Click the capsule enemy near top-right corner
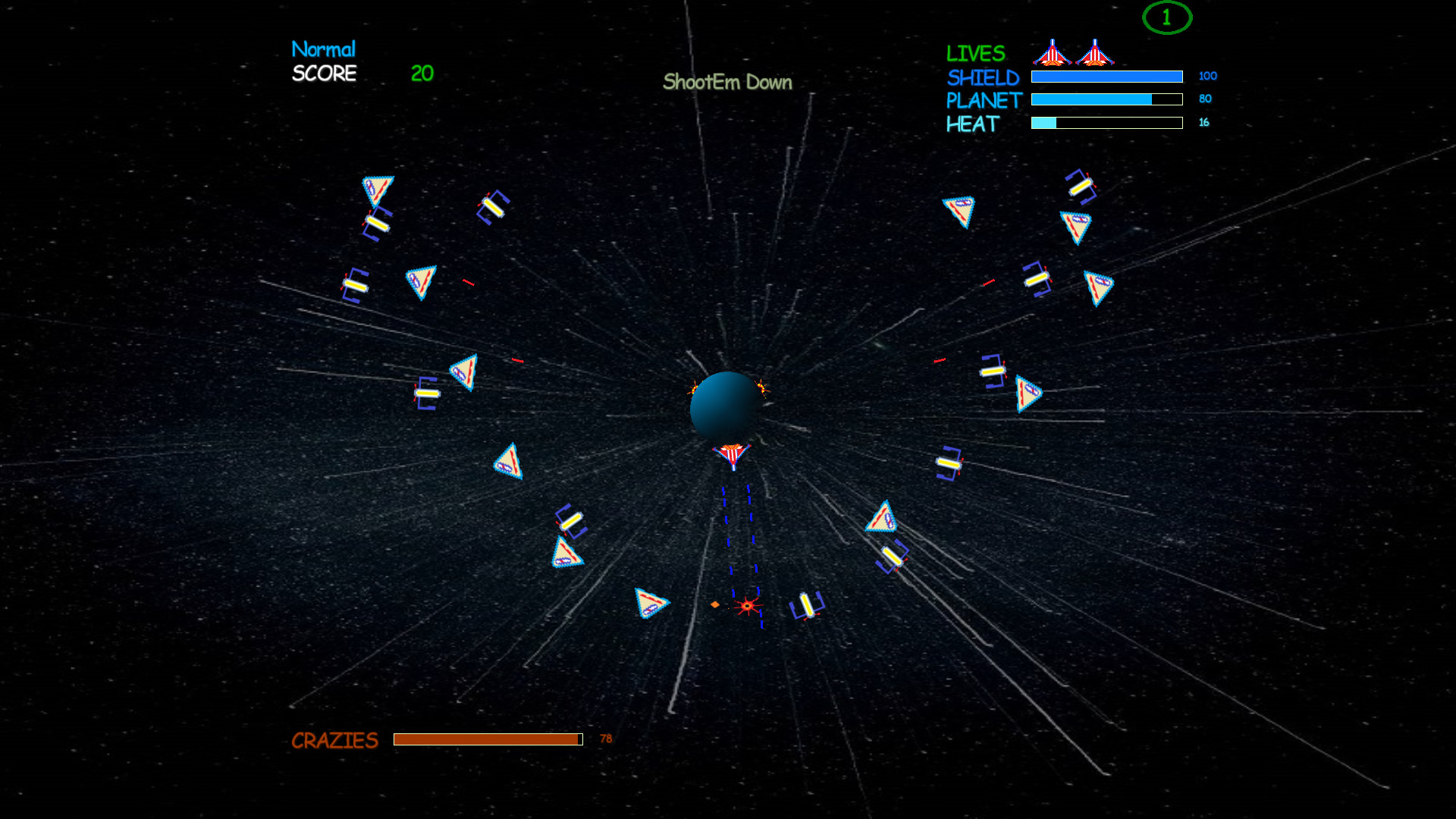 (1081, 187)
